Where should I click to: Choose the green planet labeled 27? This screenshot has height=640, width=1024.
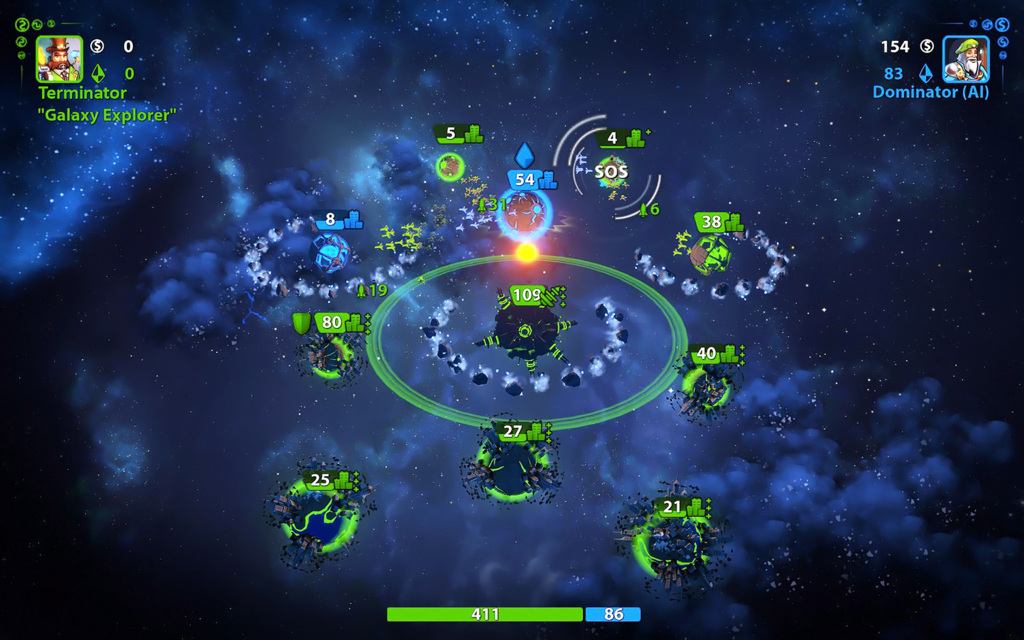click(512, 468)
